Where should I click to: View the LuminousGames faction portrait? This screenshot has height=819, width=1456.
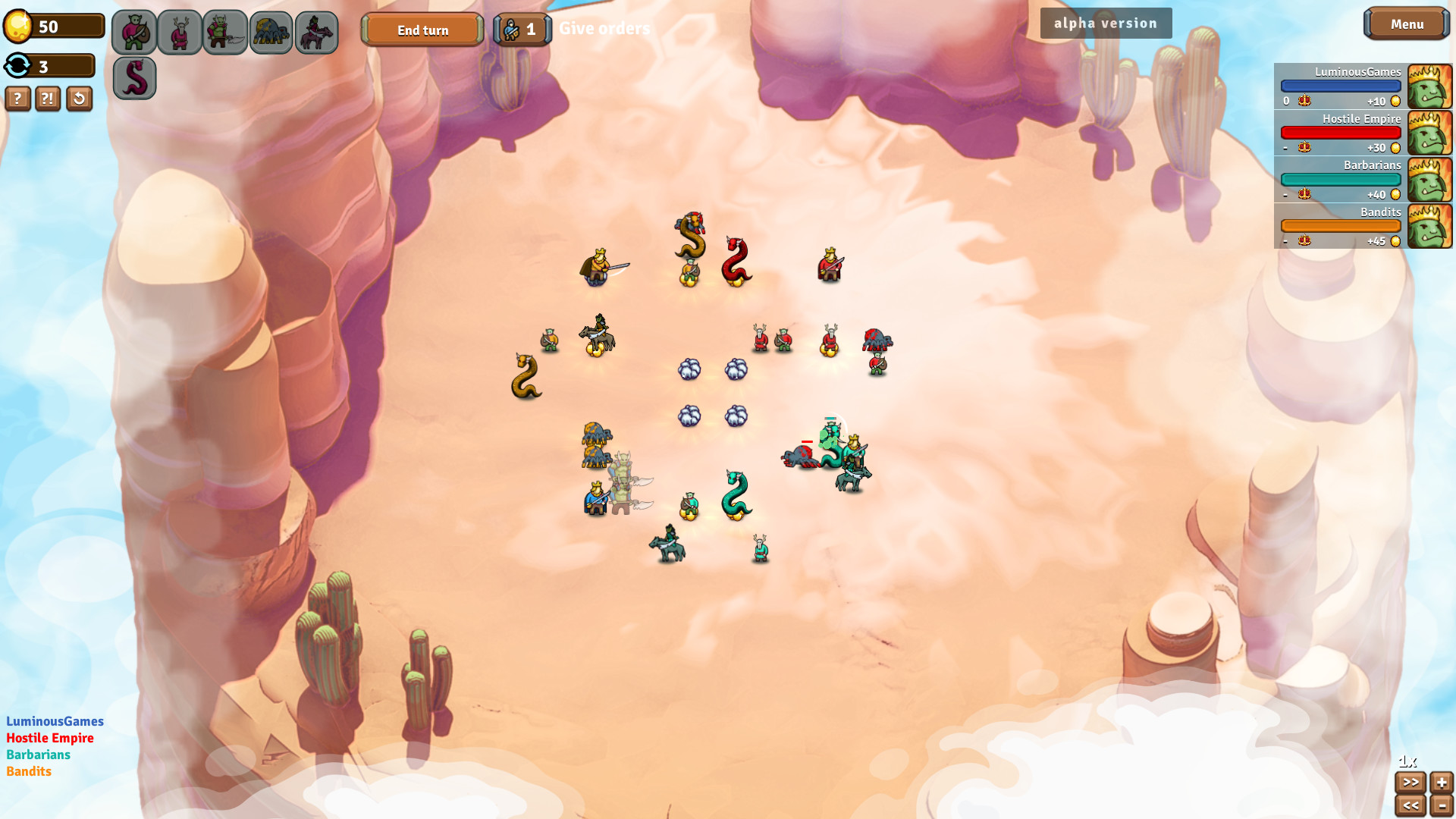click(1430, 86)
